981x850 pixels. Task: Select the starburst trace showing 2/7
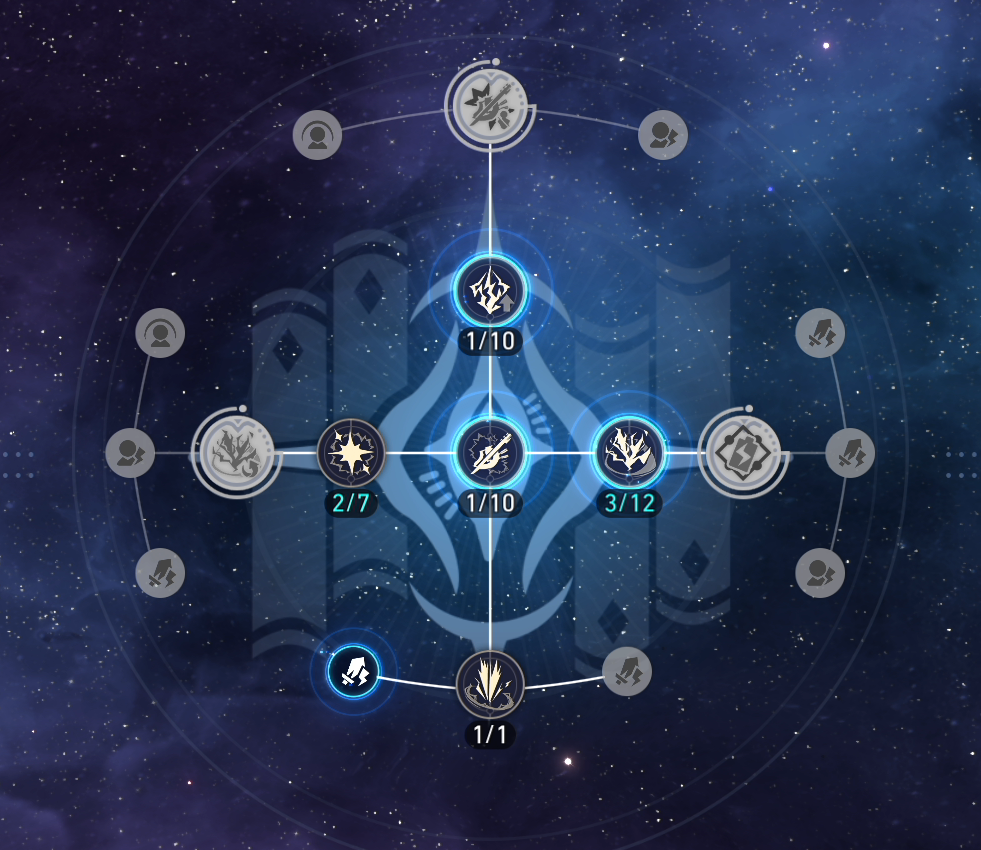[x=351, y=453]
